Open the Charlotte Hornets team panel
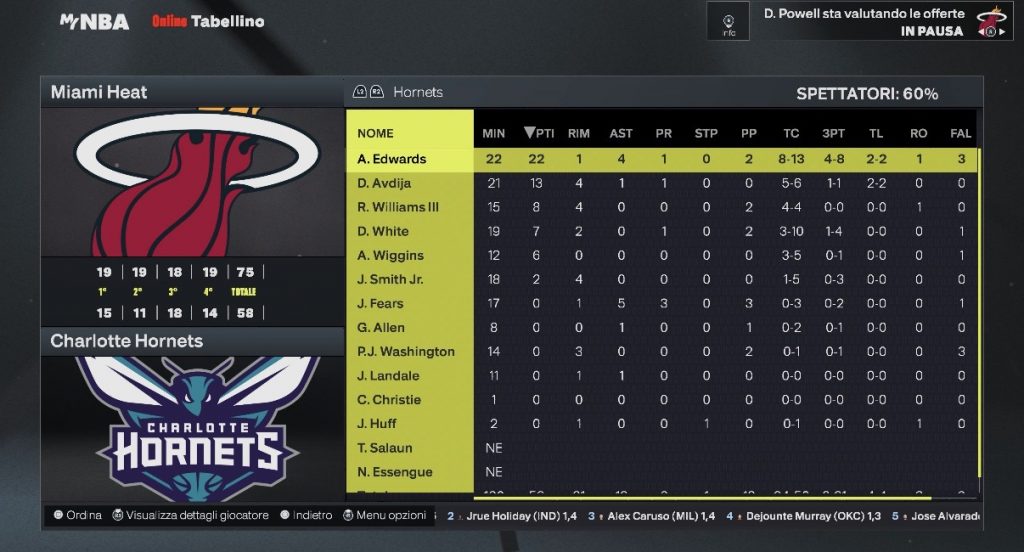This screenshot has width=1024, height=552. click(127, 341)
